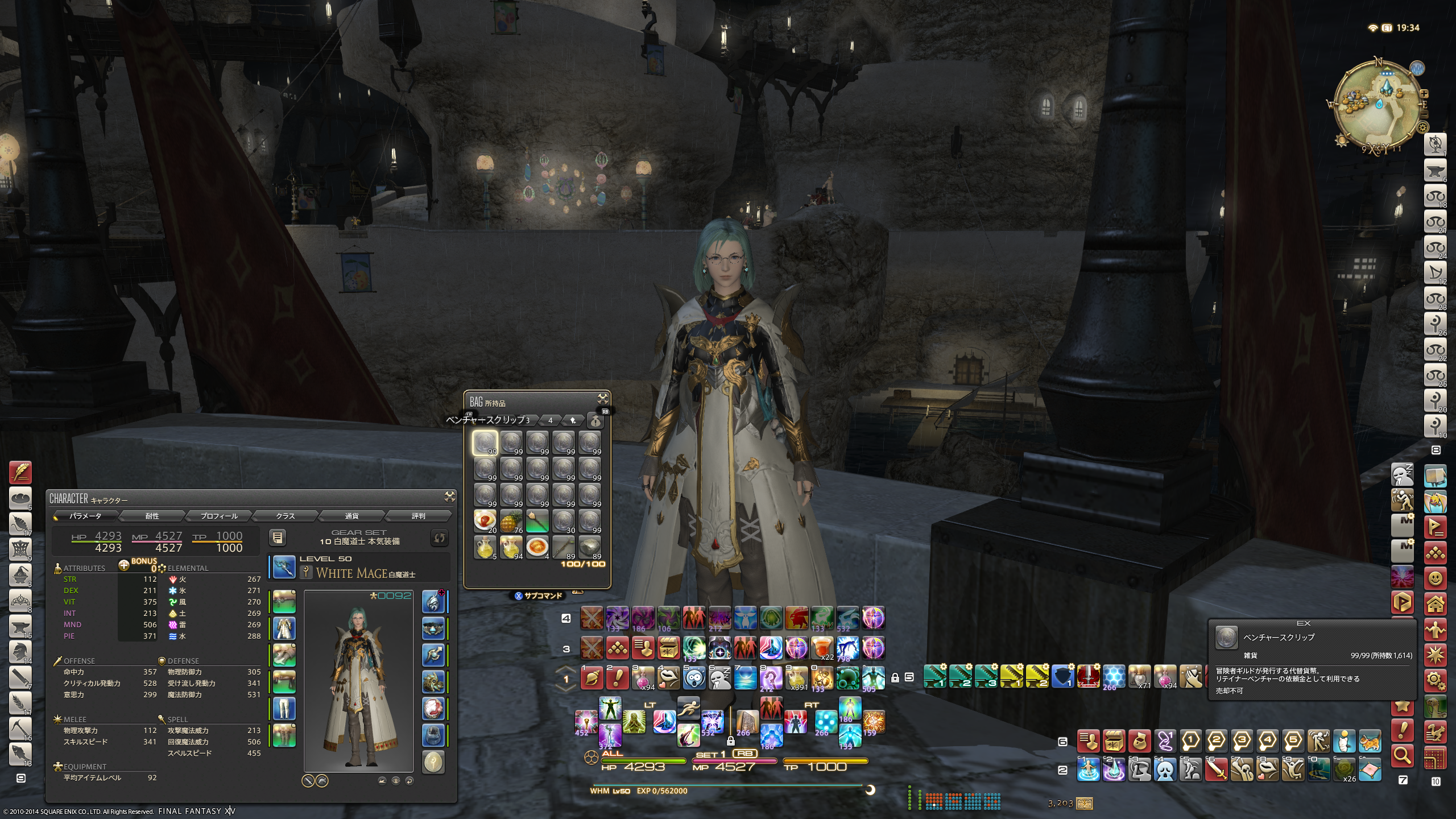Open the gear-shaped system settings icon
Viewport: 1456px width, 819px height.
click(1435, 680)
